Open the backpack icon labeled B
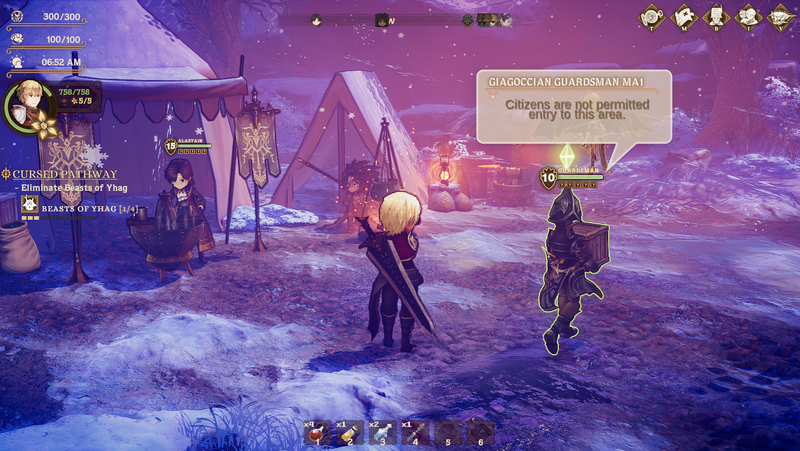 (x=716, y=16)
